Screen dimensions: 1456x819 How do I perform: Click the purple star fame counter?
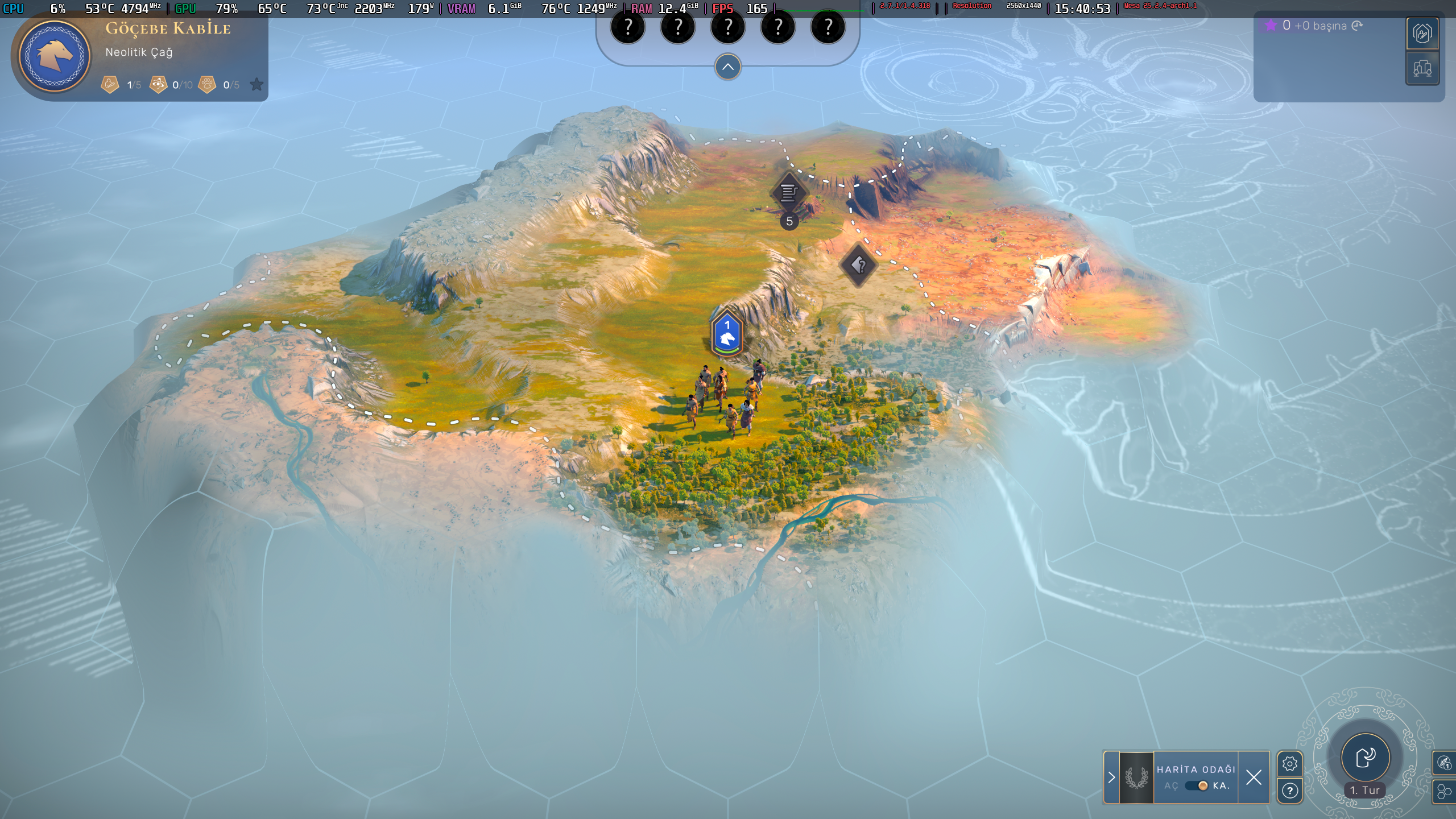coord(1271,26)
